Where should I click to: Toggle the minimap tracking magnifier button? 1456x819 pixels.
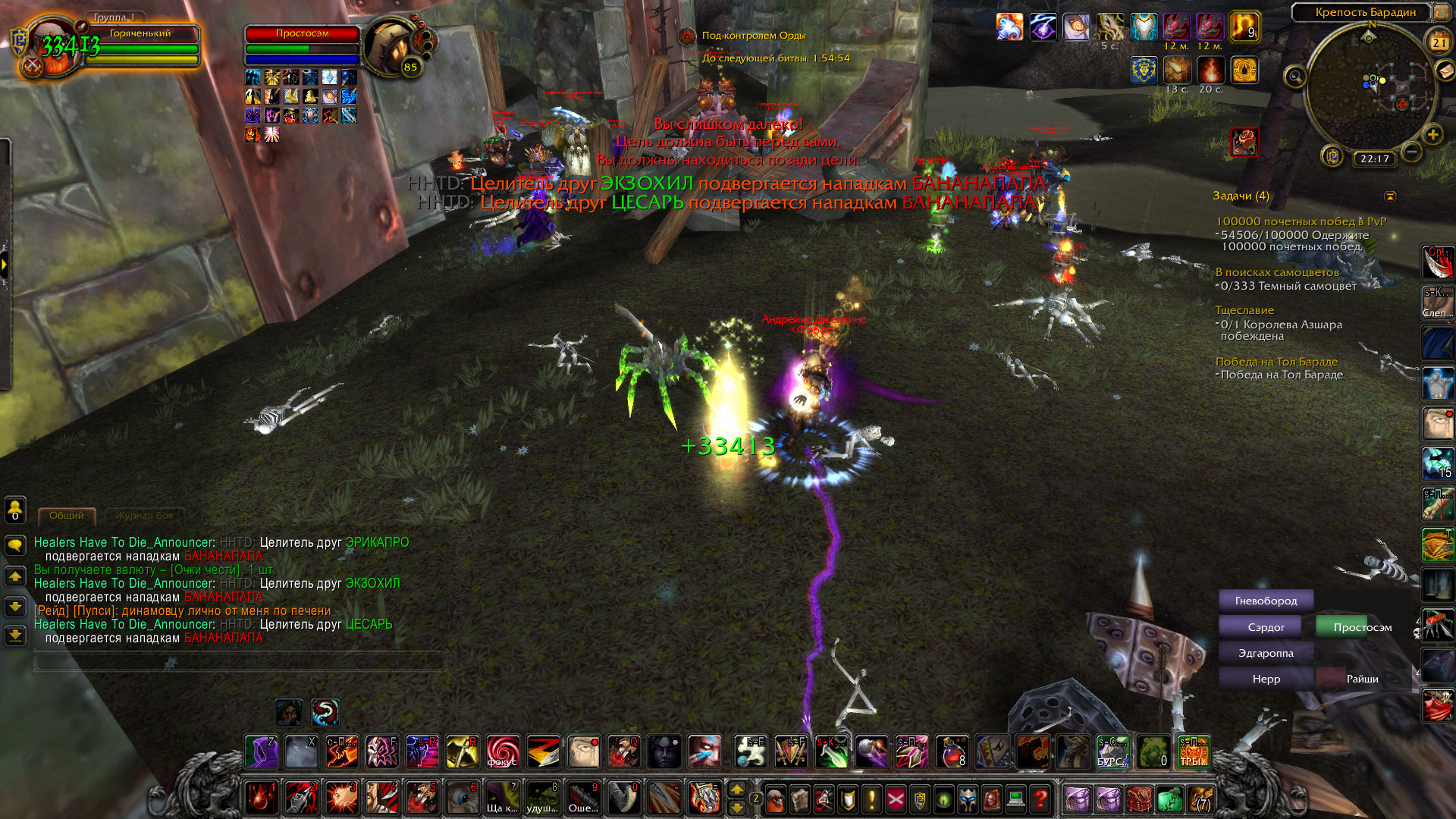[x=1294, y=77]
